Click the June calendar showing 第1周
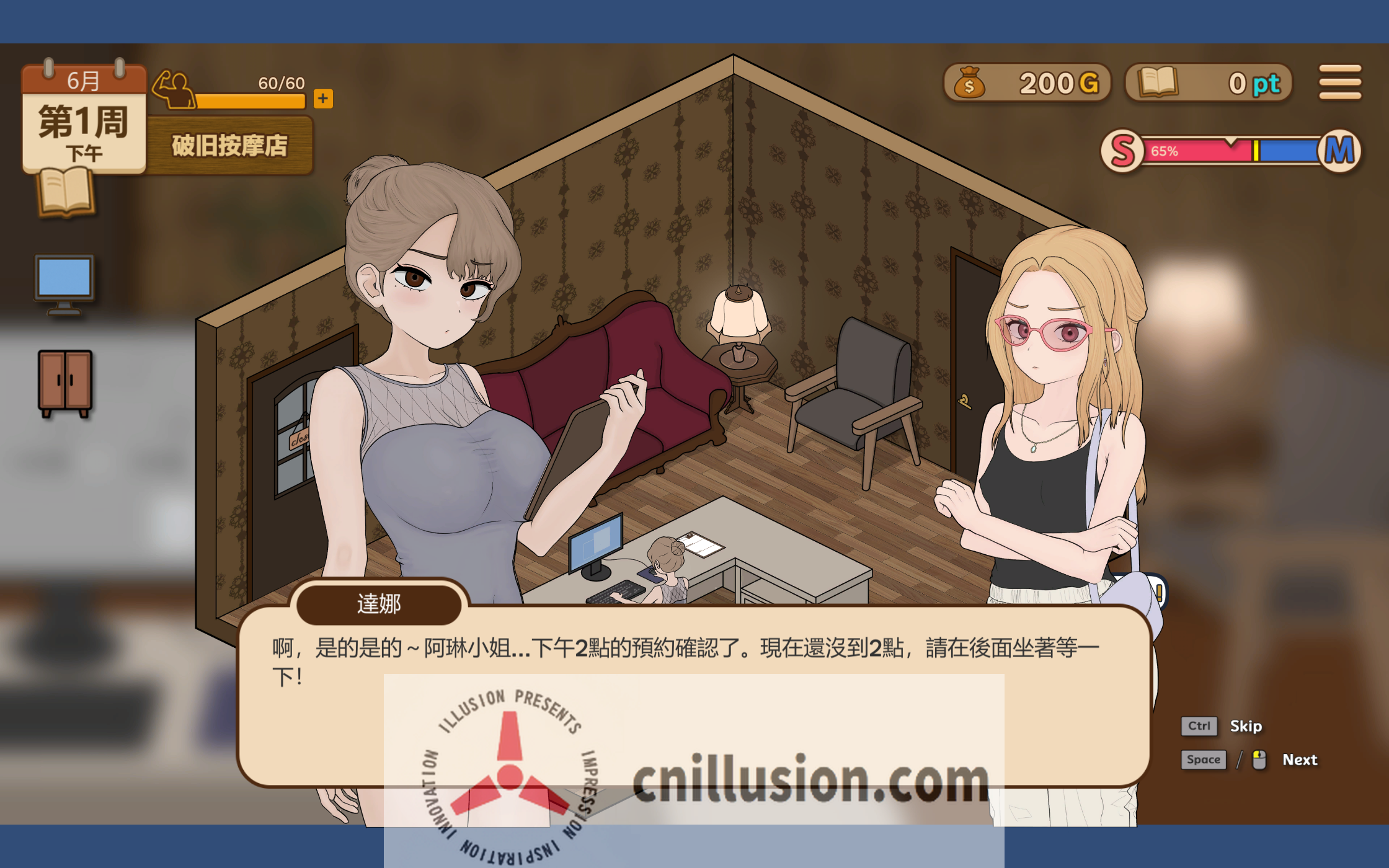Image resolution: width=1389 pixels, height=868 pixels. 84,115
